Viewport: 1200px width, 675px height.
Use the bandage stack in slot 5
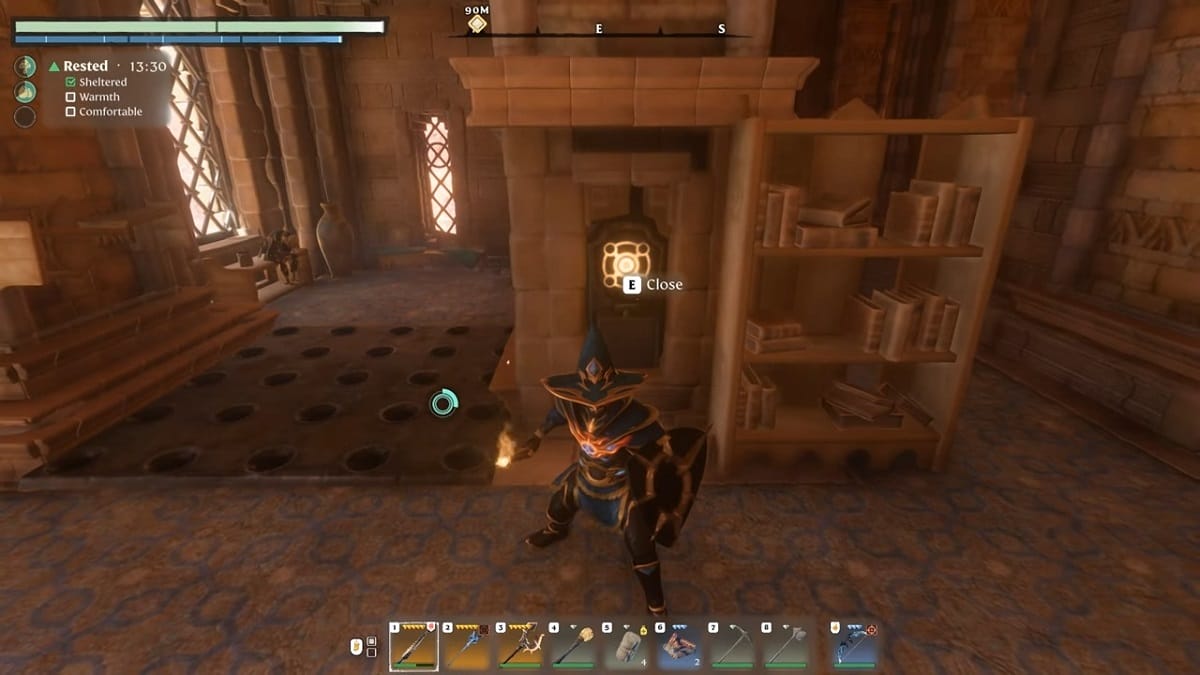click(x=627, y=647)
